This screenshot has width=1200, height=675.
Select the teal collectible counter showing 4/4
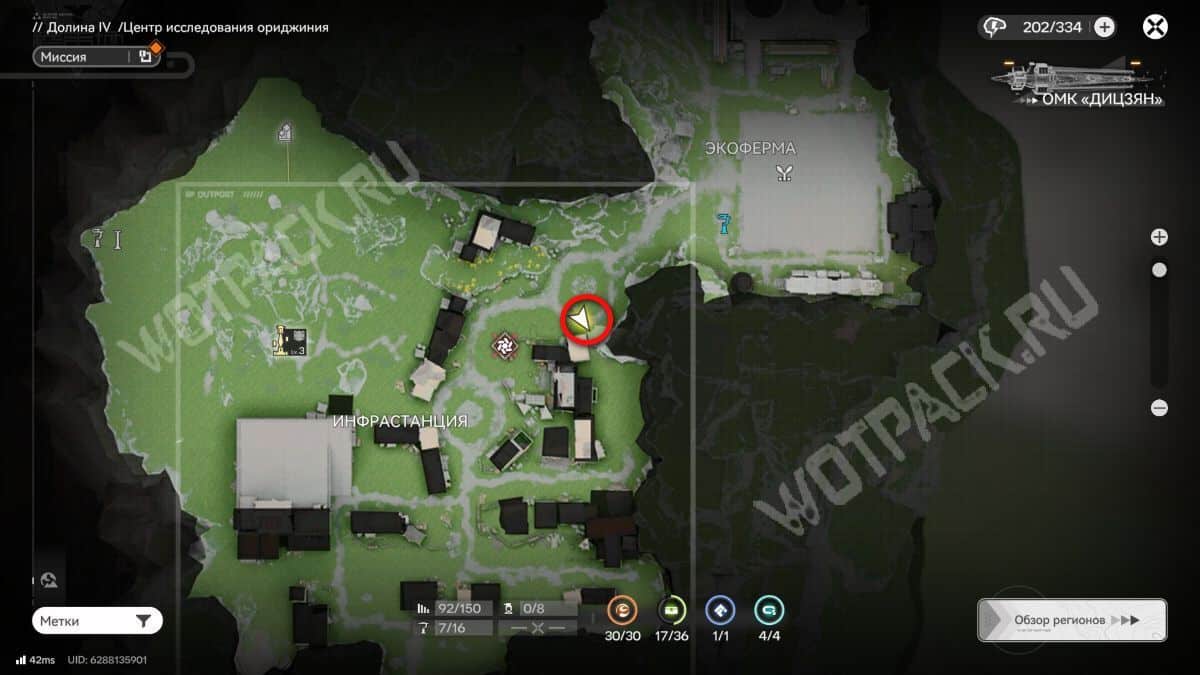tap(768, 609)
